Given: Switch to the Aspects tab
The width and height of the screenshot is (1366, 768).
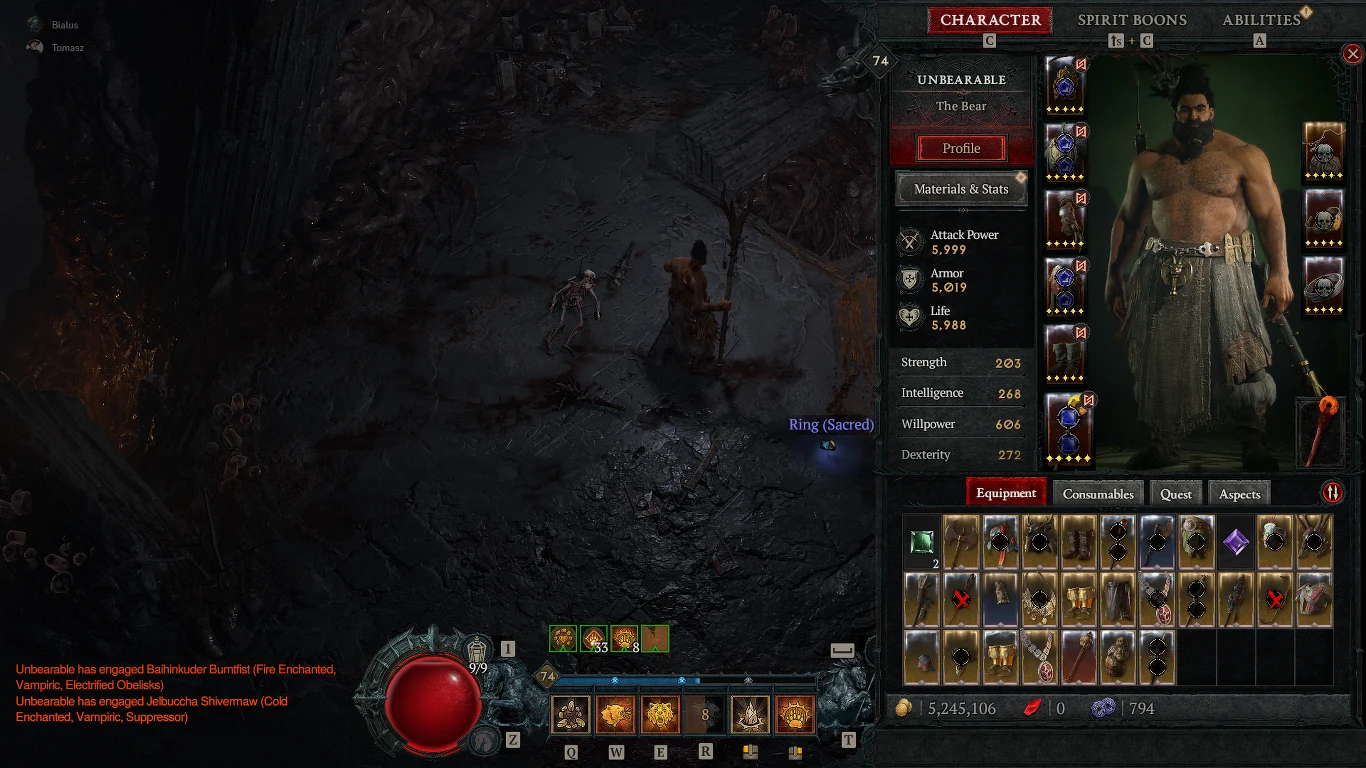Looking at the screenshot, I should (1239, 493).
